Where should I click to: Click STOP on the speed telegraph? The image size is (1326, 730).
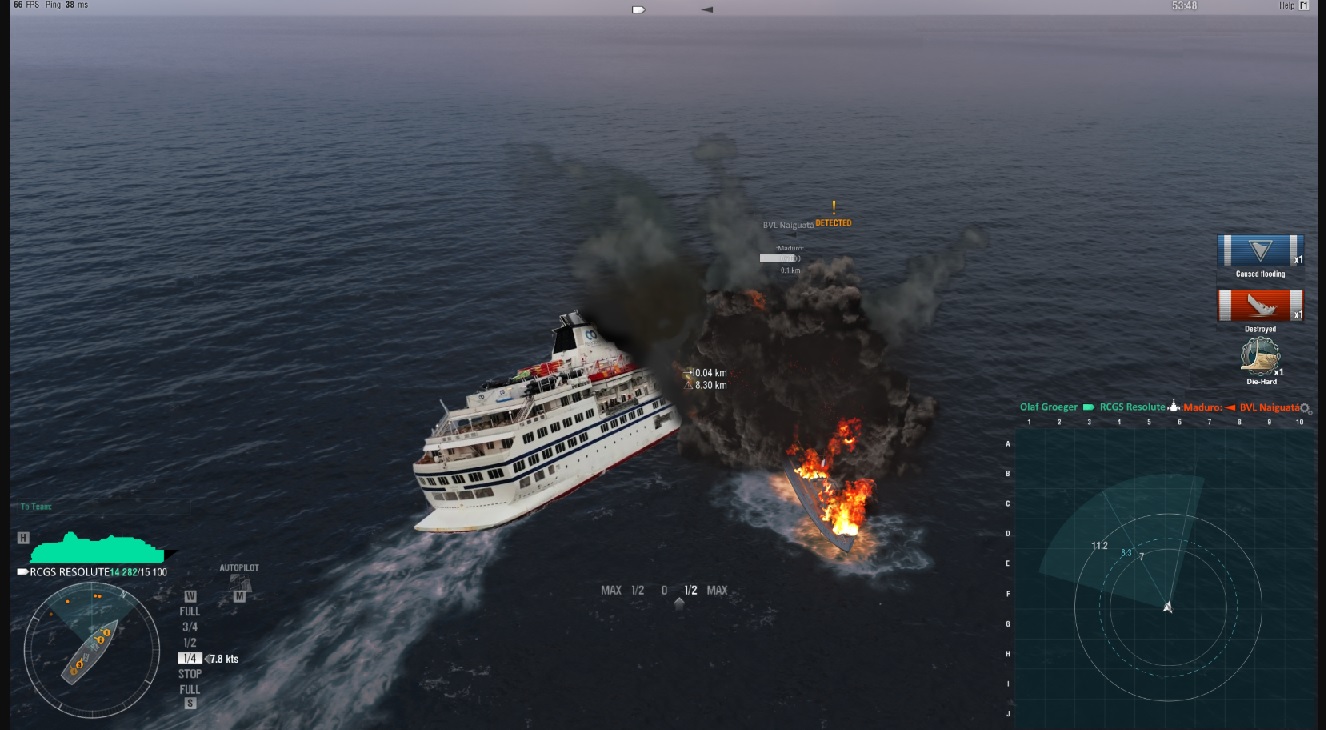pyautogui.click(x=189, y=673)
